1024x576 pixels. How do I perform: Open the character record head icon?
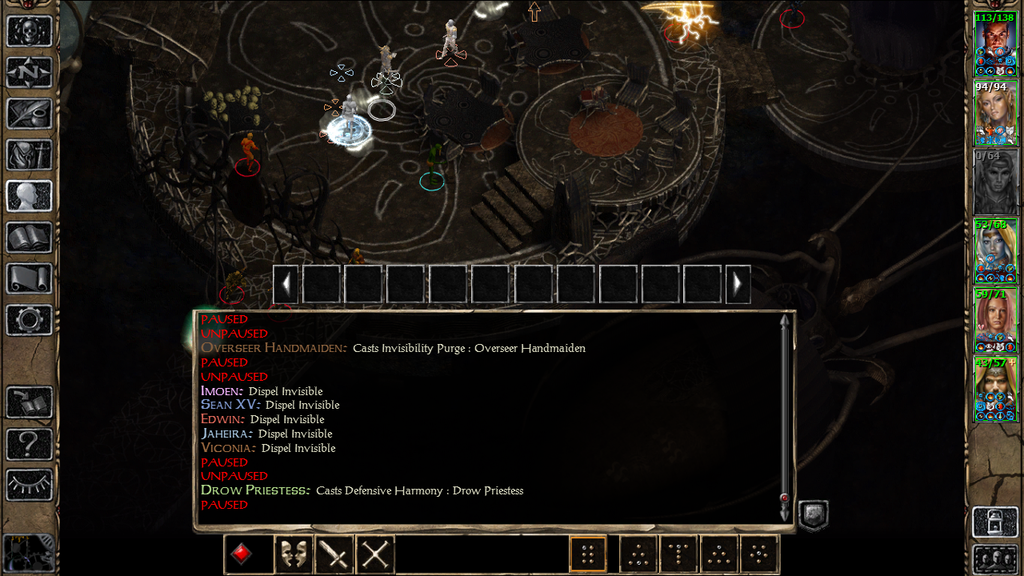28,196
